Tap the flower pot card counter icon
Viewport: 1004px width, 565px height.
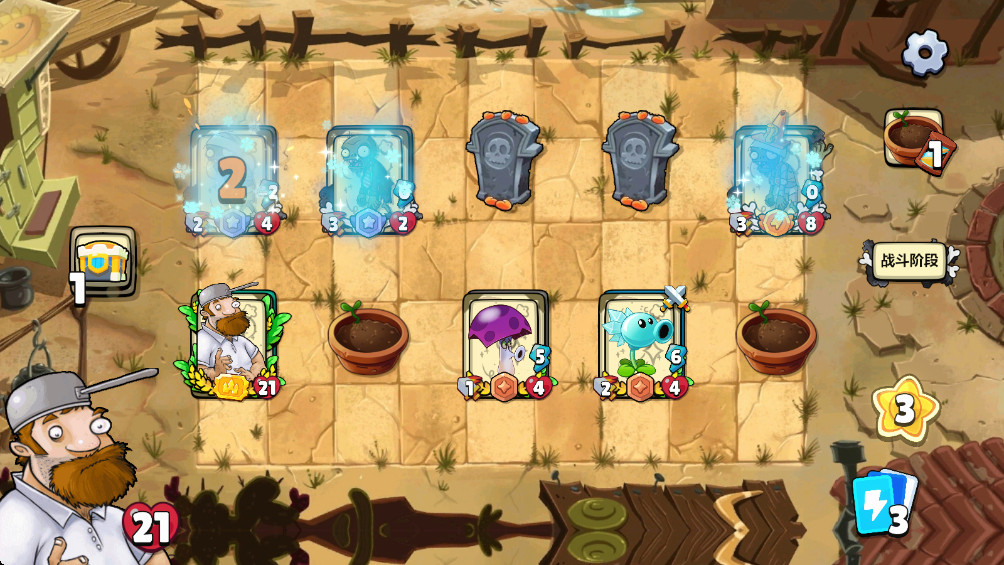tap(915, 138)
